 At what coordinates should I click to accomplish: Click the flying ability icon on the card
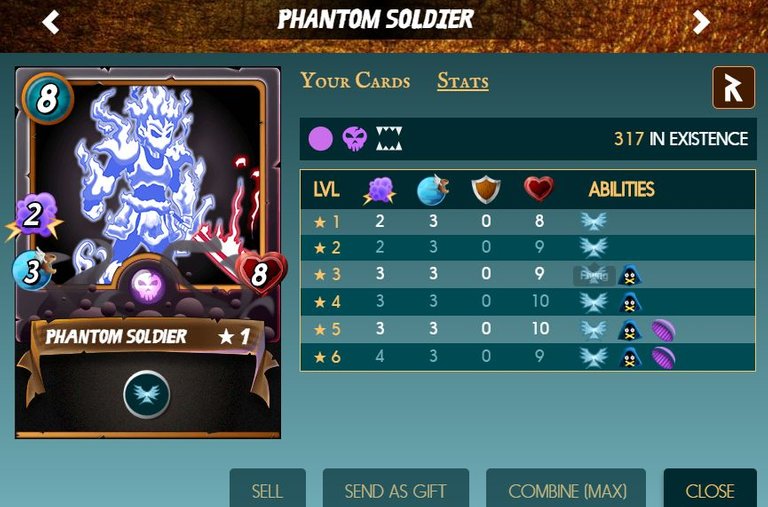tap(147, 394)
